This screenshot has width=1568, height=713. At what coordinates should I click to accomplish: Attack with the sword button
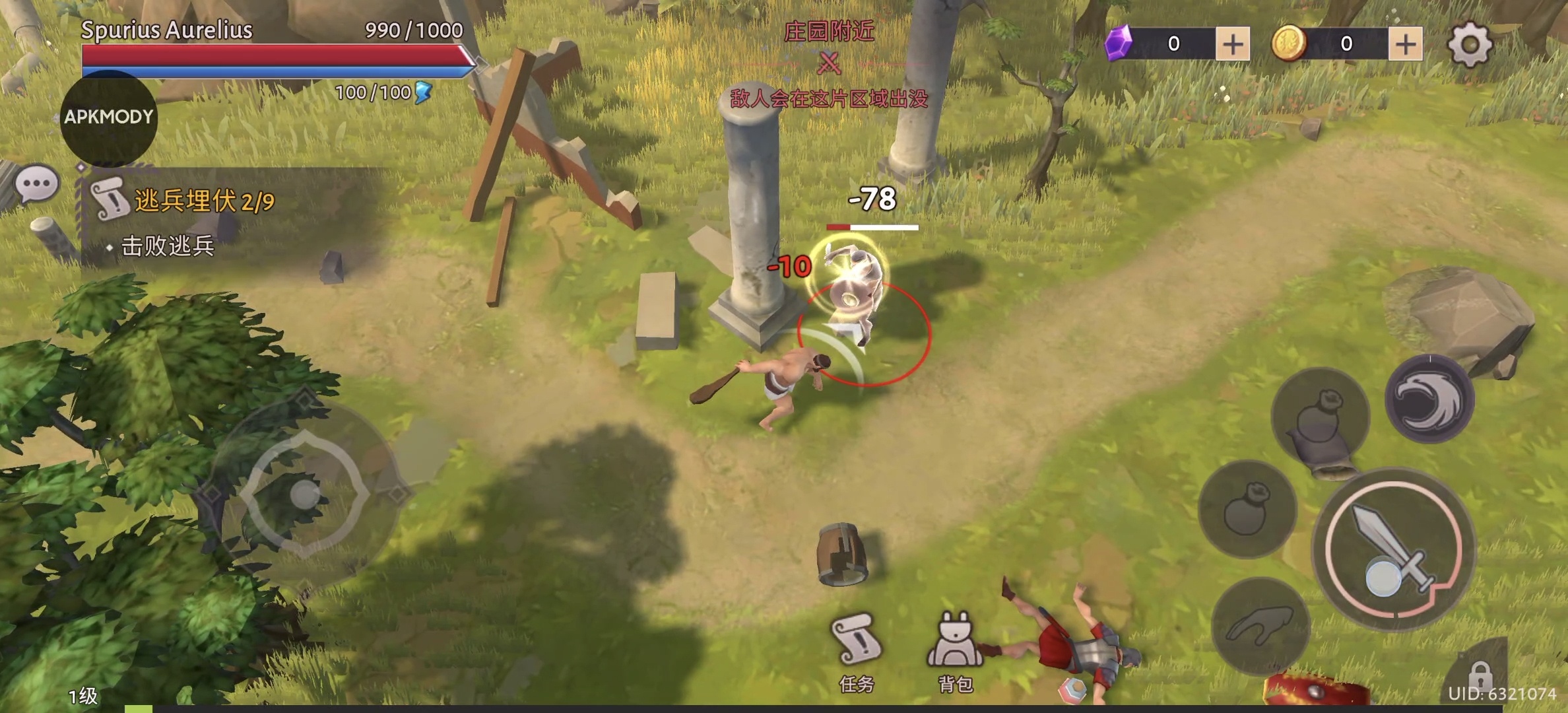click(x=1394, y=549)
